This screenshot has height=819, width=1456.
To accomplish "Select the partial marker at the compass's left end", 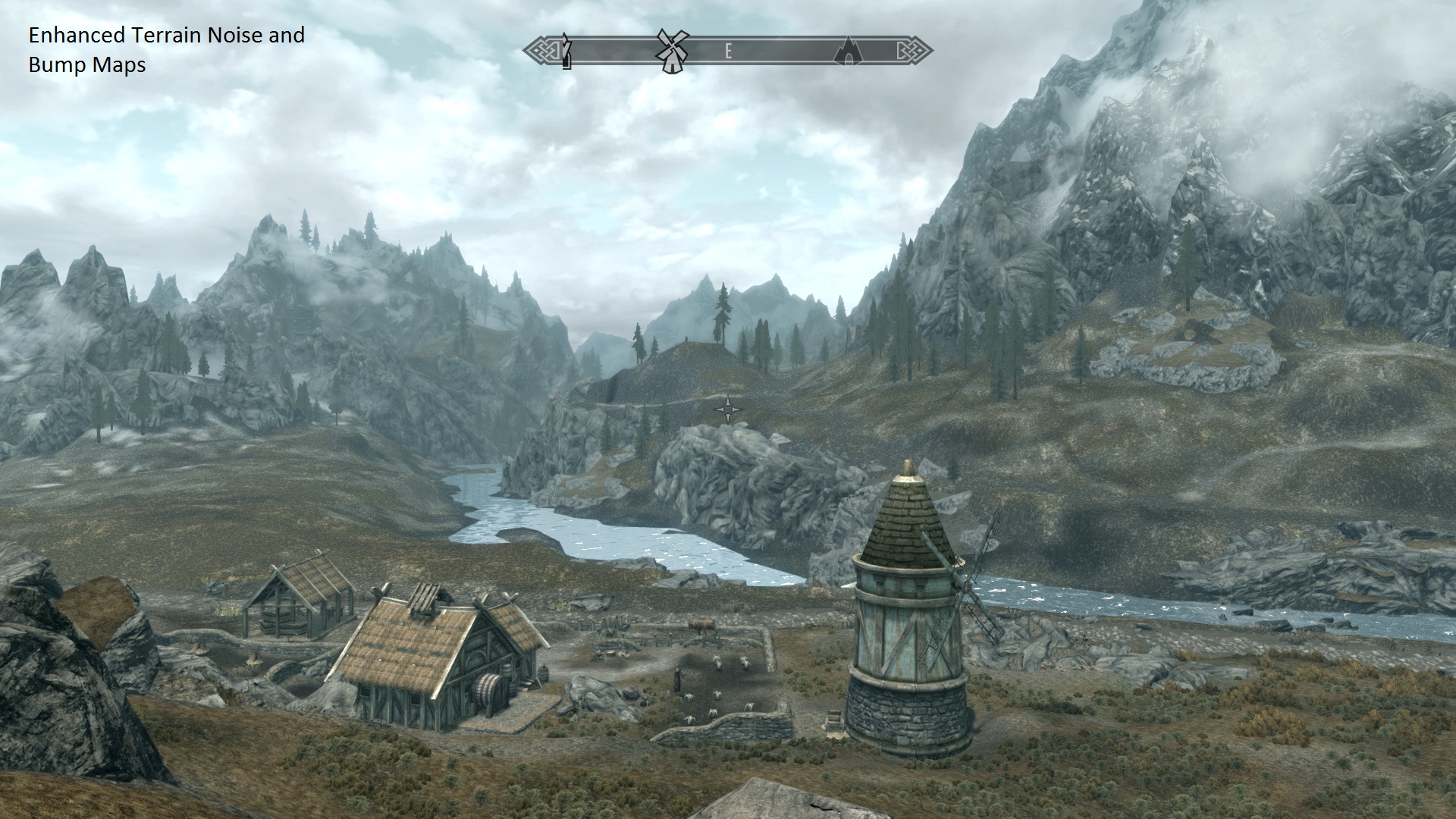I will tap(565, 52).
